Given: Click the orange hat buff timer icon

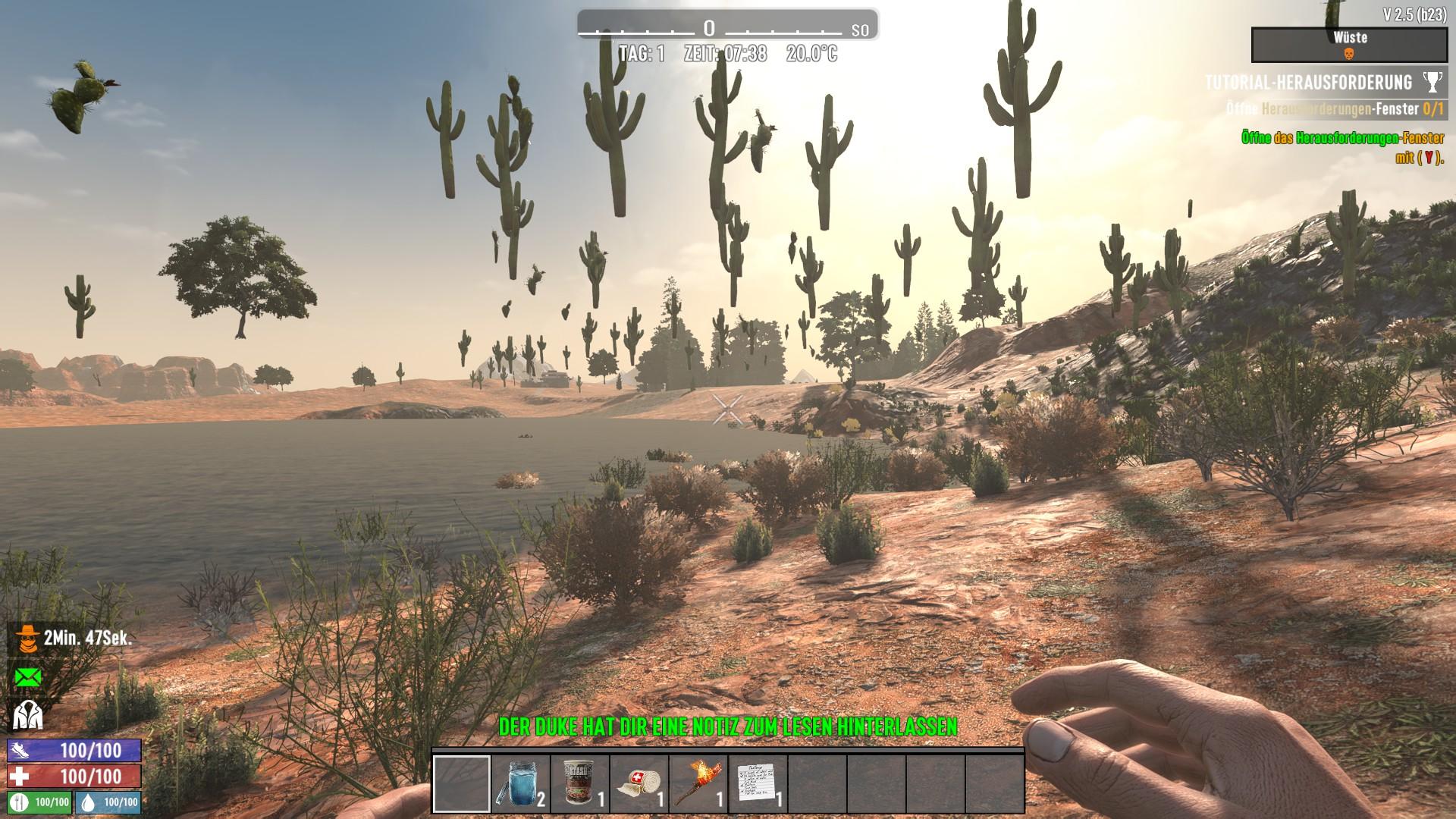Looking at the screenshot, I should [x=27, y=639].
